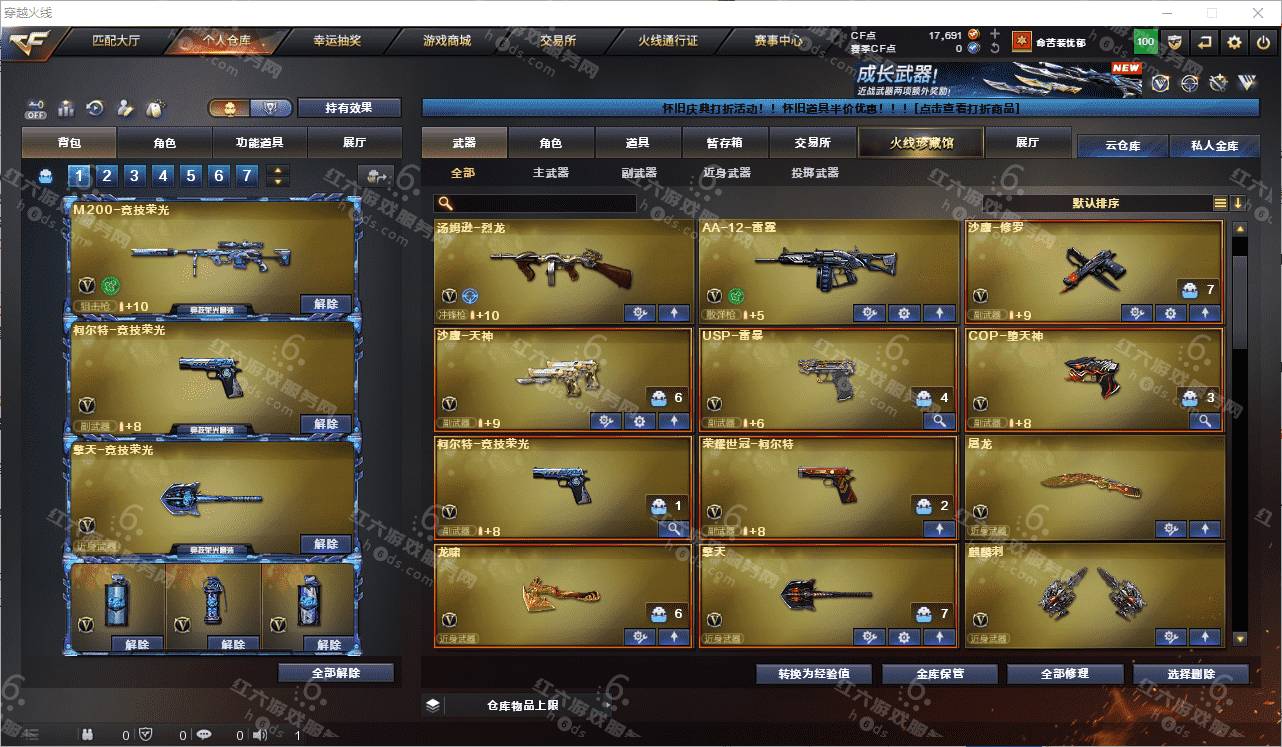The height and width of the screenshot is (747, 1282).
Task: Open the 云仓库 cloud storage
Action: pos(1122,146)
